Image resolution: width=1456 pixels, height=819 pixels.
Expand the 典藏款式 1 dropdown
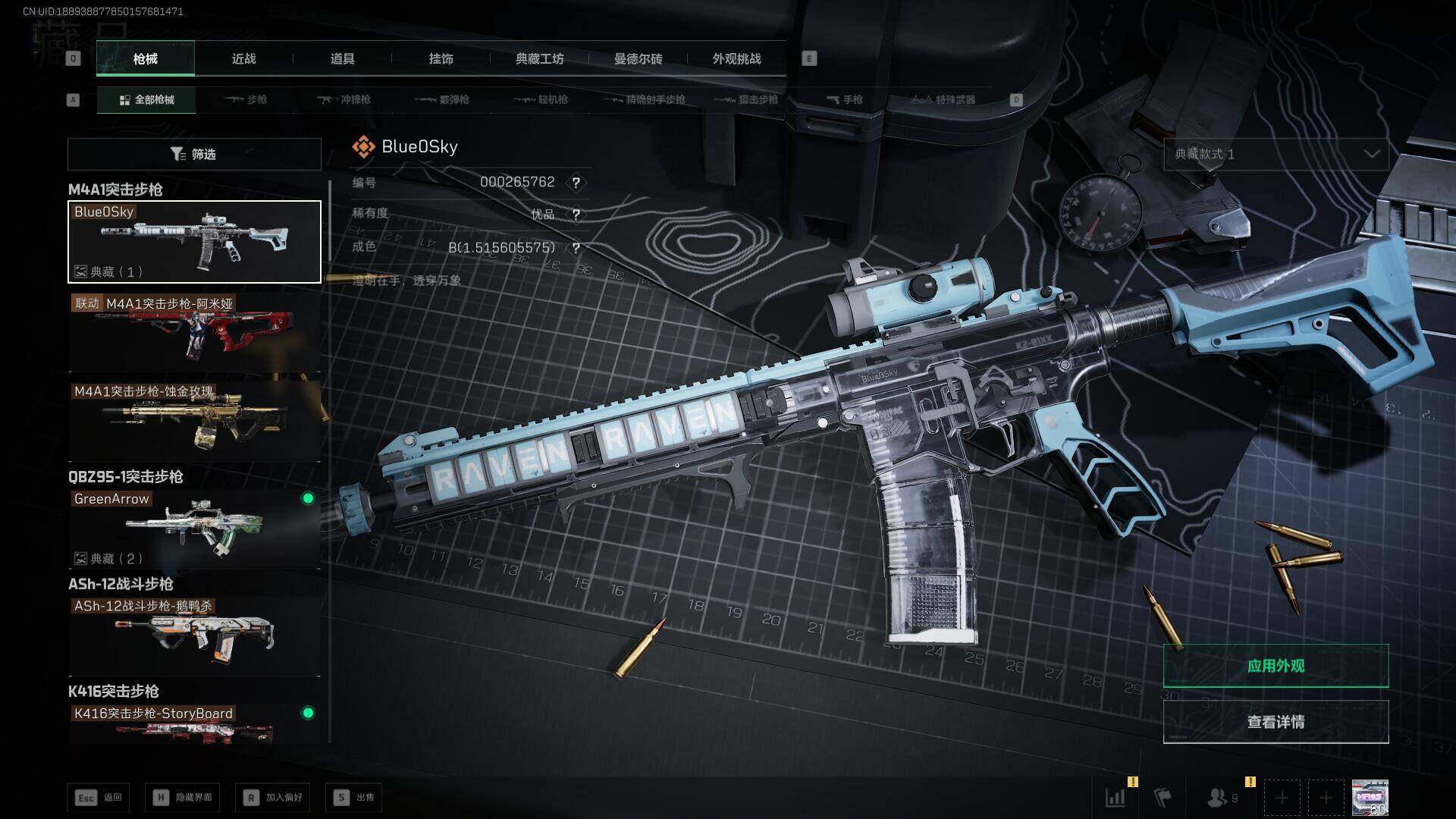point(1276,154)
